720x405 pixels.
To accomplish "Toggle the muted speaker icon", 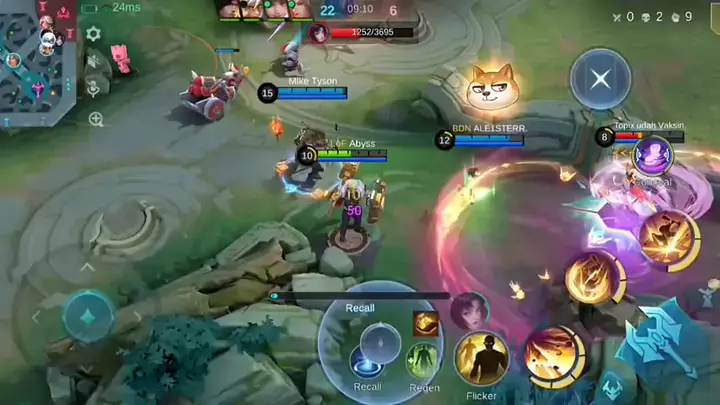I will click(x=93, y=61).
